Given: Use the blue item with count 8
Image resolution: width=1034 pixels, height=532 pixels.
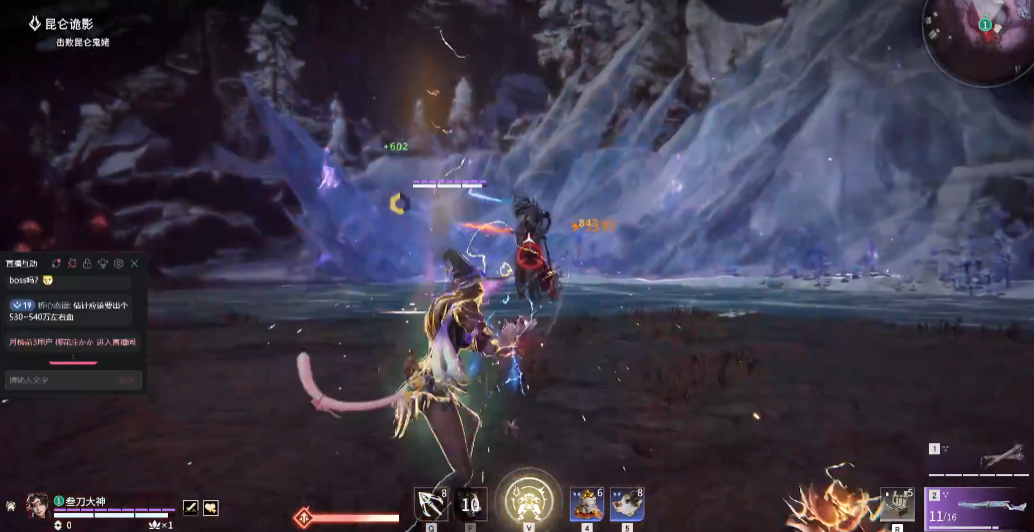Looking at the screenshot, I should (627, 503).
